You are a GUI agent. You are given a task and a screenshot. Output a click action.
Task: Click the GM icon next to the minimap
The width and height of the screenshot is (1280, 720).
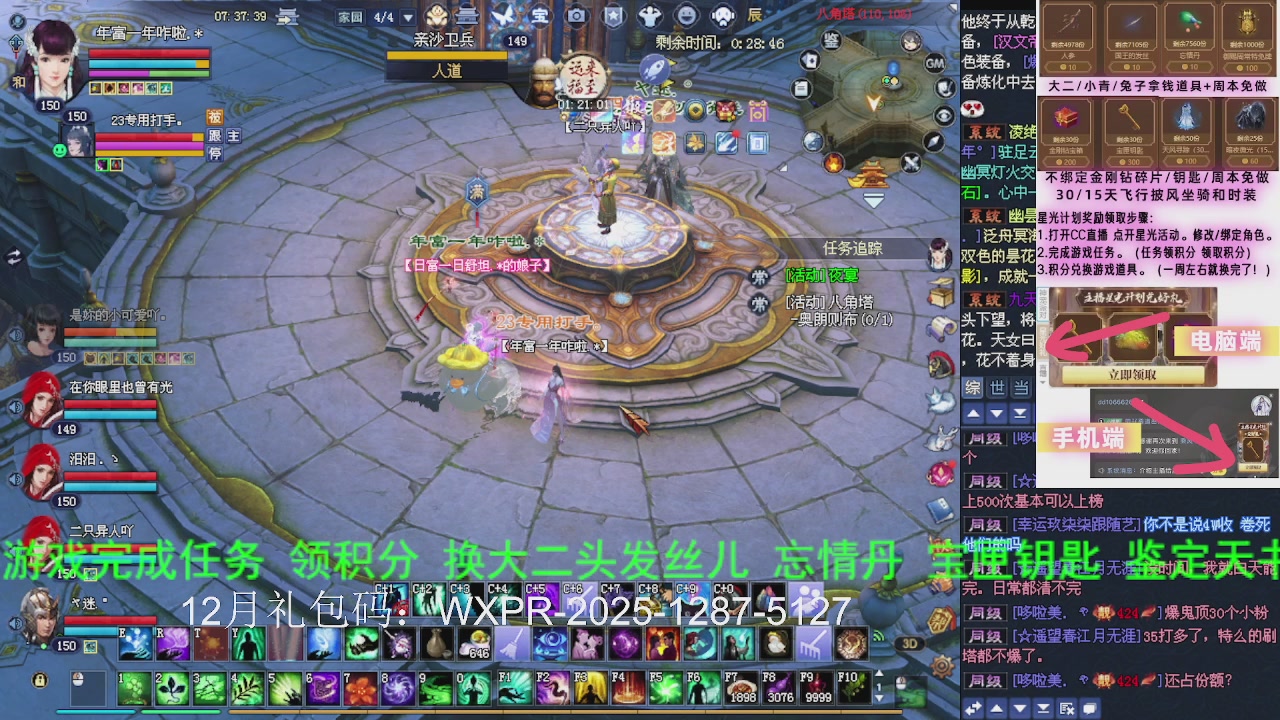934,64
